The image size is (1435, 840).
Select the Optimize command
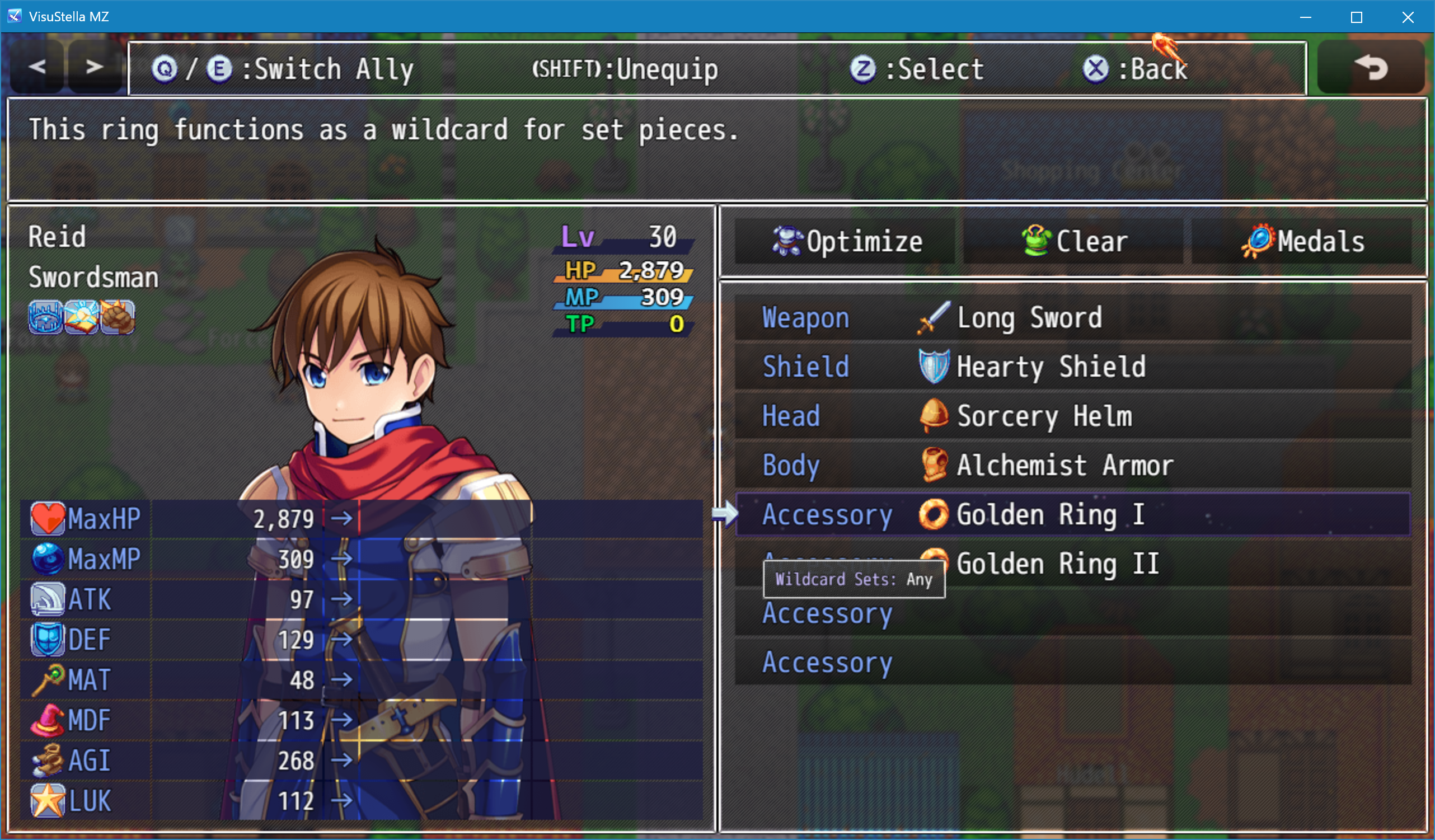tap(845, 241)
